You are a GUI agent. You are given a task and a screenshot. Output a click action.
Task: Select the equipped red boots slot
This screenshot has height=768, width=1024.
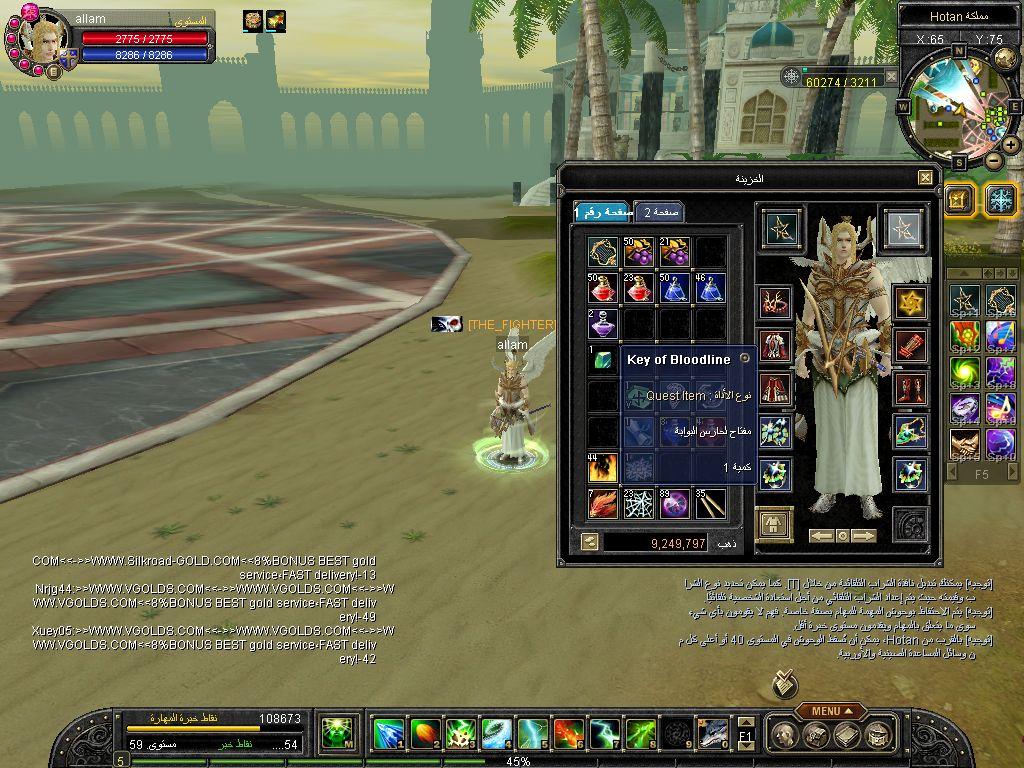click(910, 388)
